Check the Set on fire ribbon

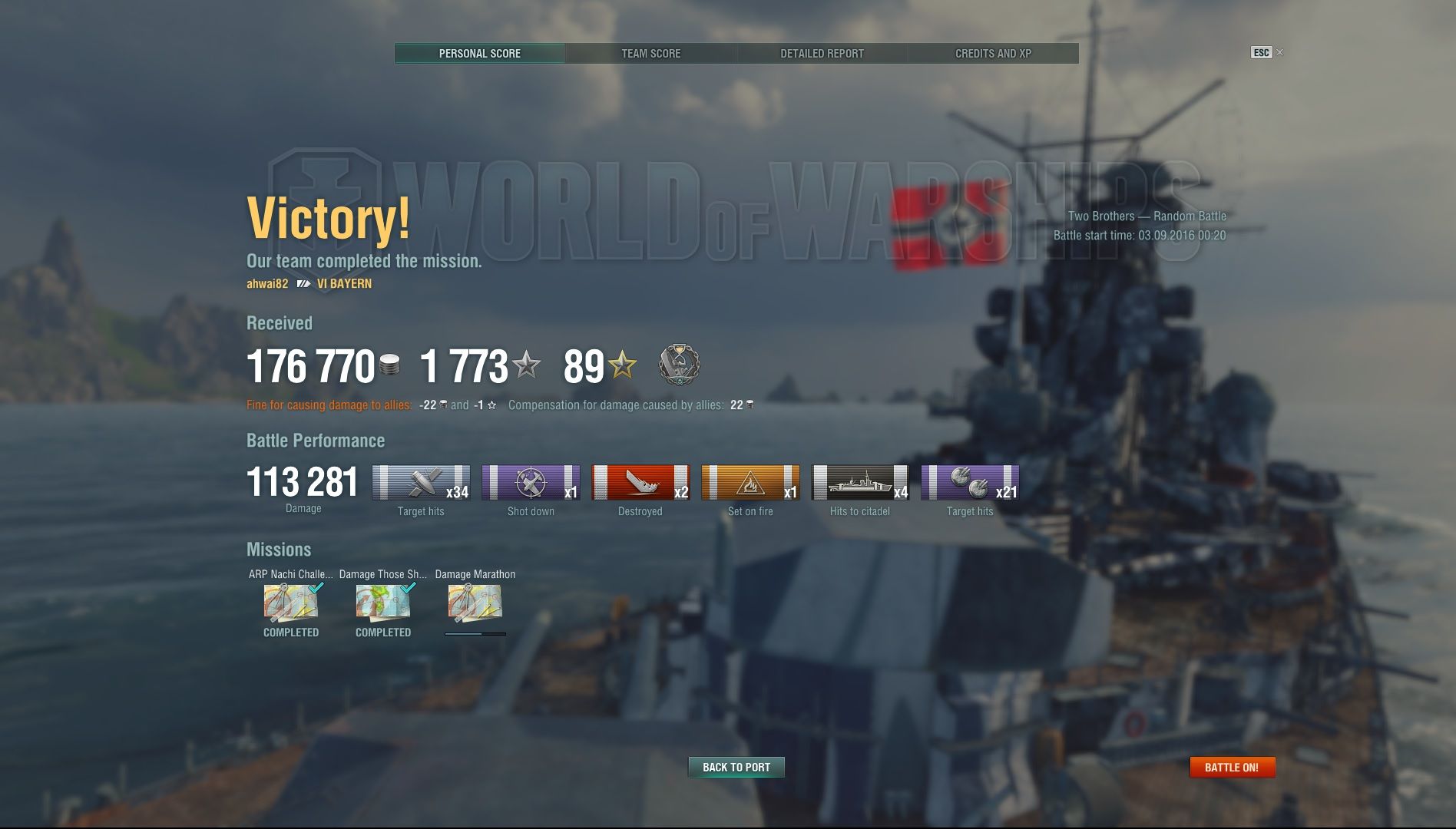[x=750, y=483]
